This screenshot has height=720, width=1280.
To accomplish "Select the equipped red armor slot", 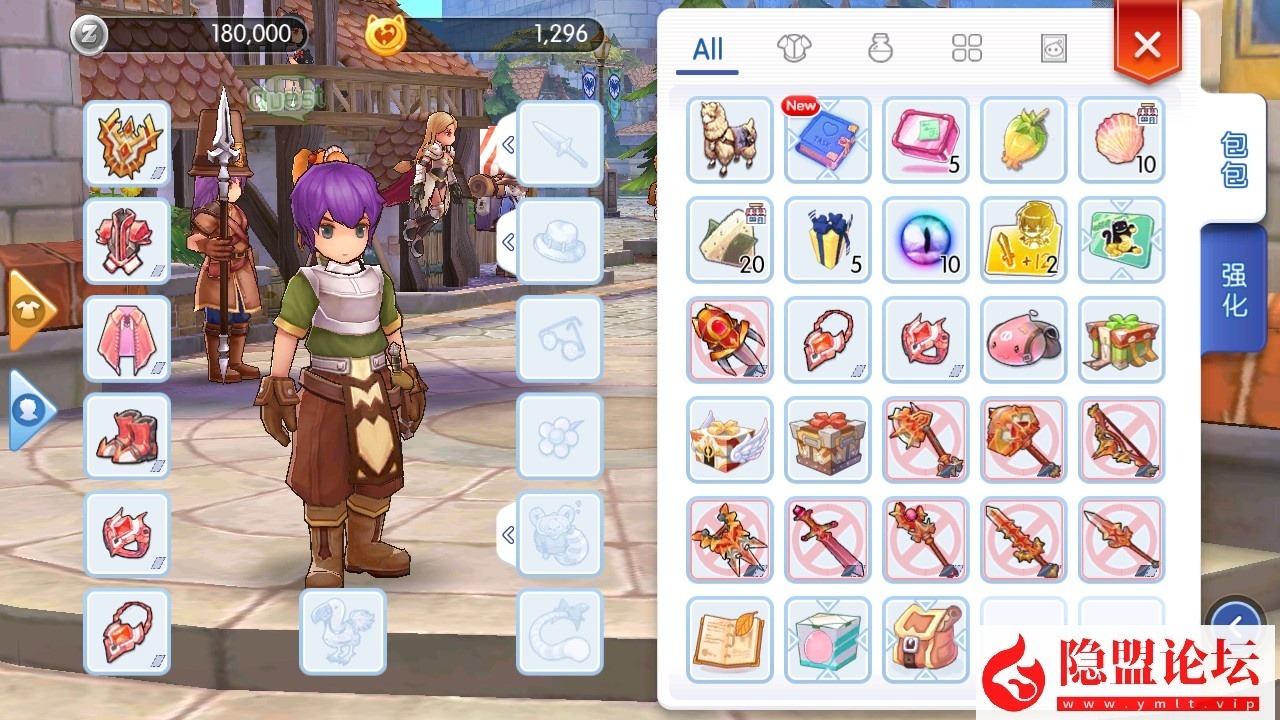I will coord(127,241).
